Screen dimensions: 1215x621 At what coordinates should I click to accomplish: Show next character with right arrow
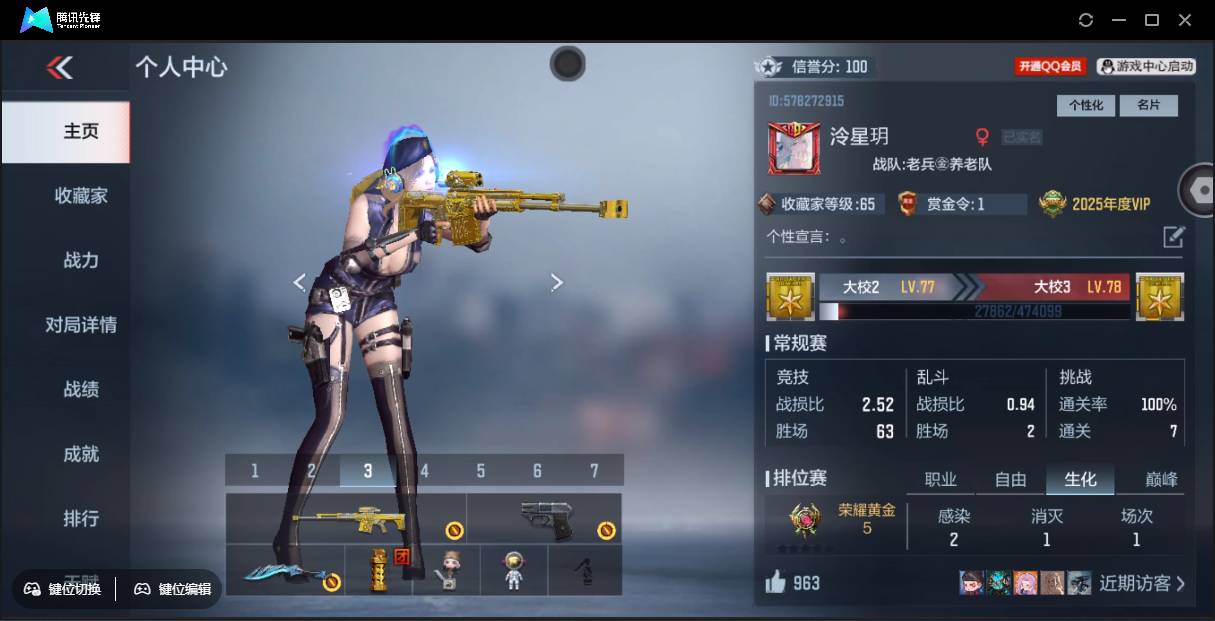557,283
